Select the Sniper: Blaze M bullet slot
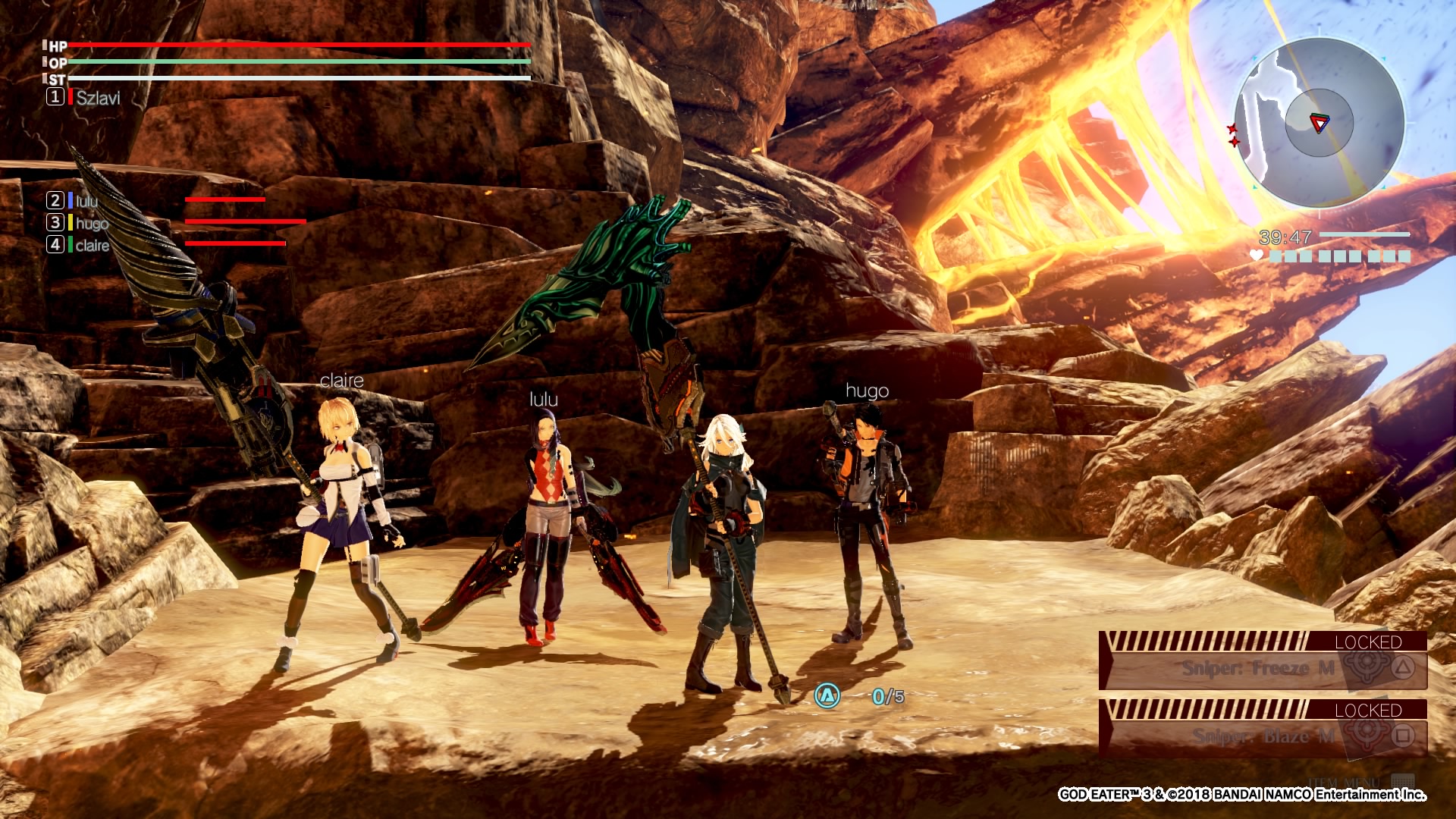 click(x=1263, y=736)
